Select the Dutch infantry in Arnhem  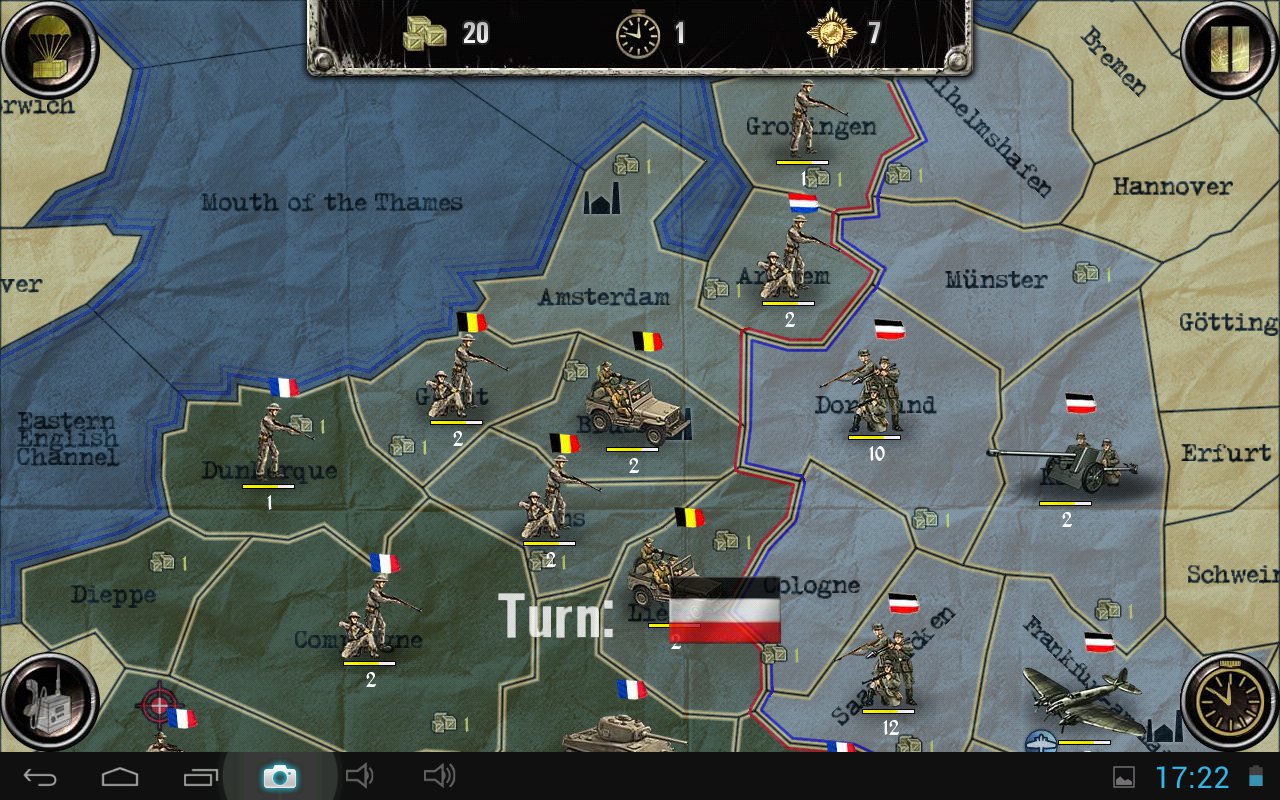[792, 260]
